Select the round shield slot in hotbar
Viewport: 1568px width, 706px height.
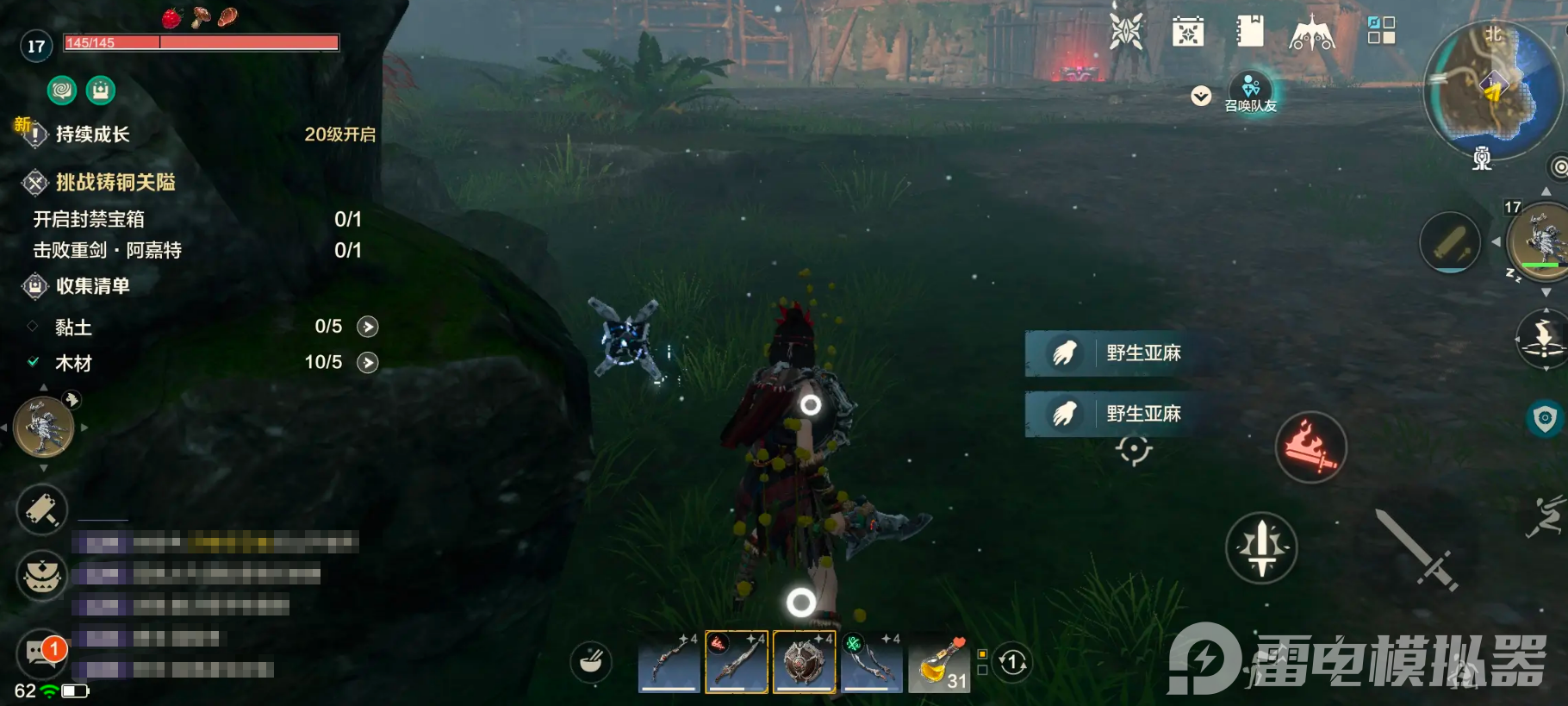(x=804, y=662)
